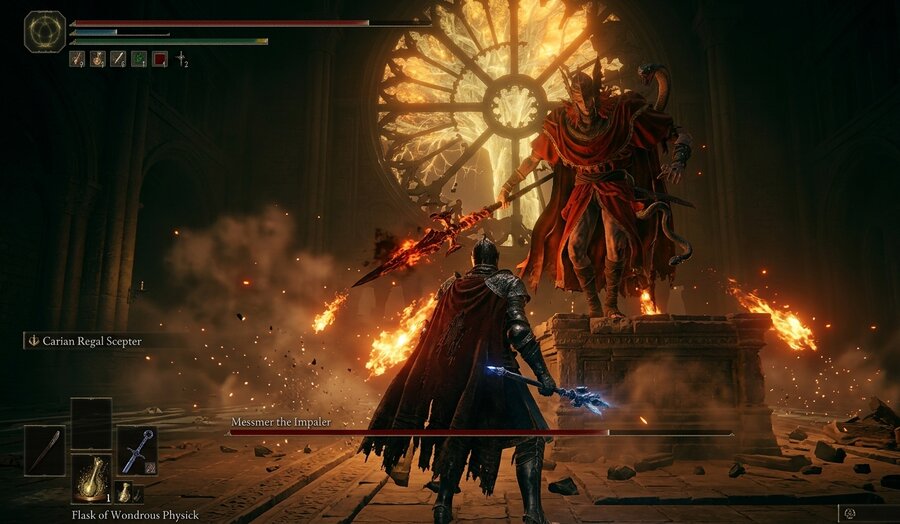
Task: Select the blue scepter armament slot
Action: (x=137, y=450)
